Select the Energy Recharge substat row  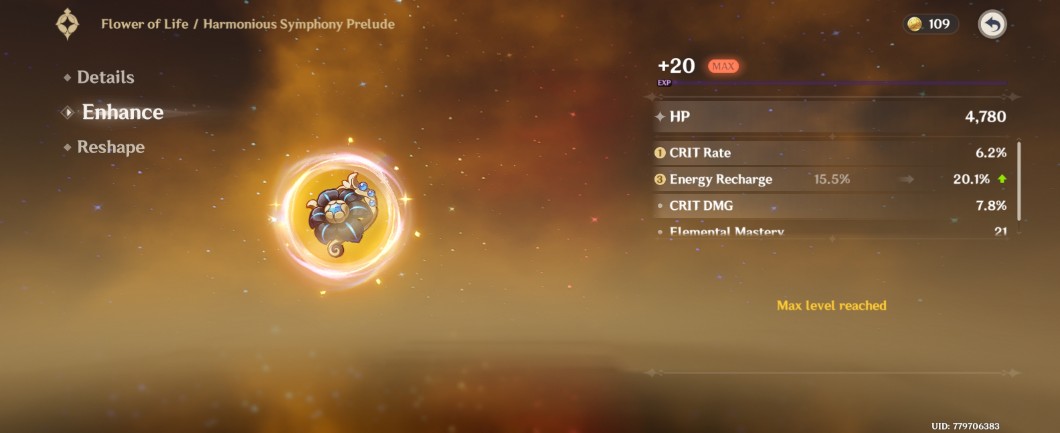[830, 179]
